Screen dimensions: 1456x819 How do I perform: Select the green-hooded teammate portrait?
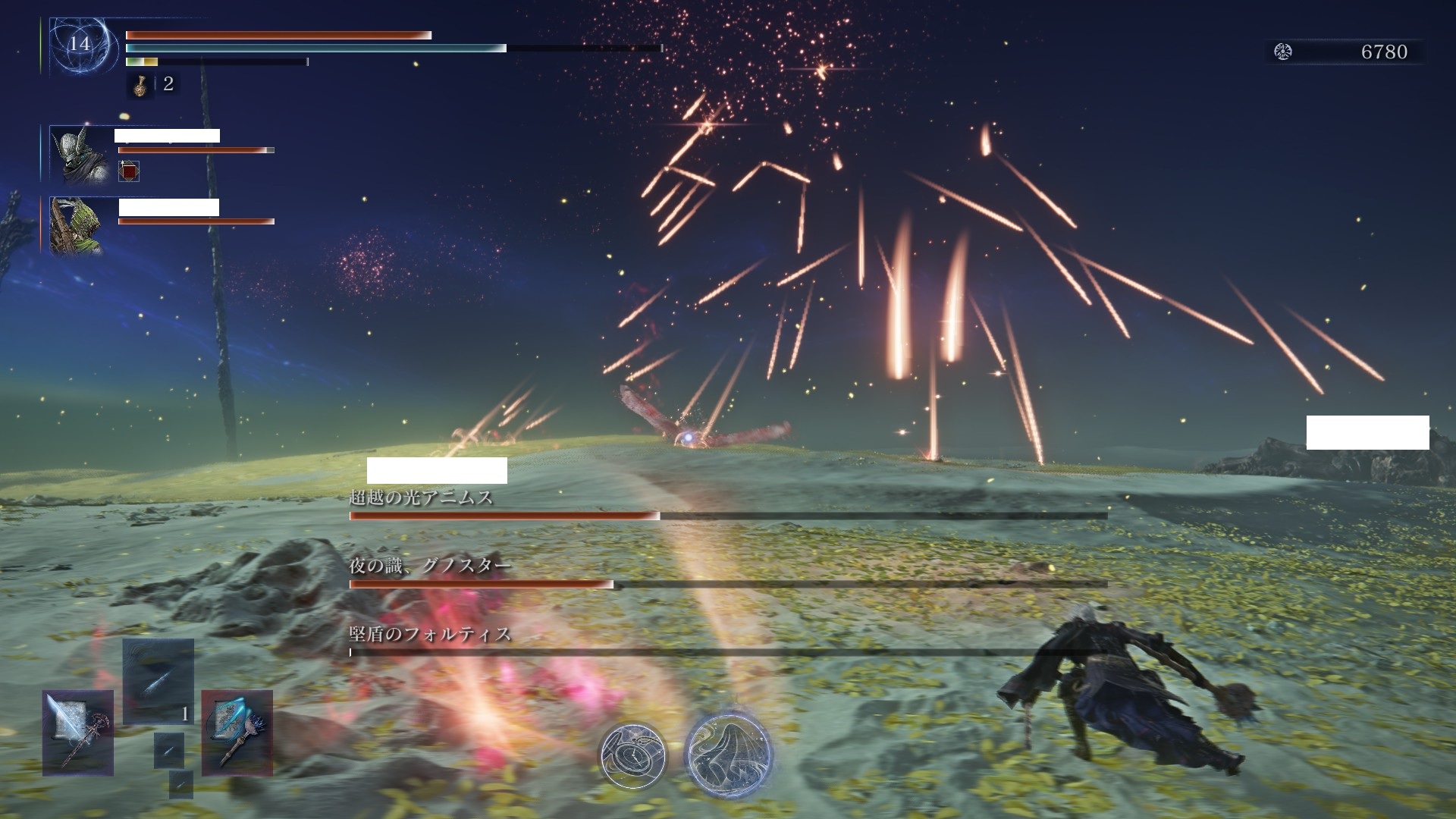pyautogui.click(x=77, y=225)
